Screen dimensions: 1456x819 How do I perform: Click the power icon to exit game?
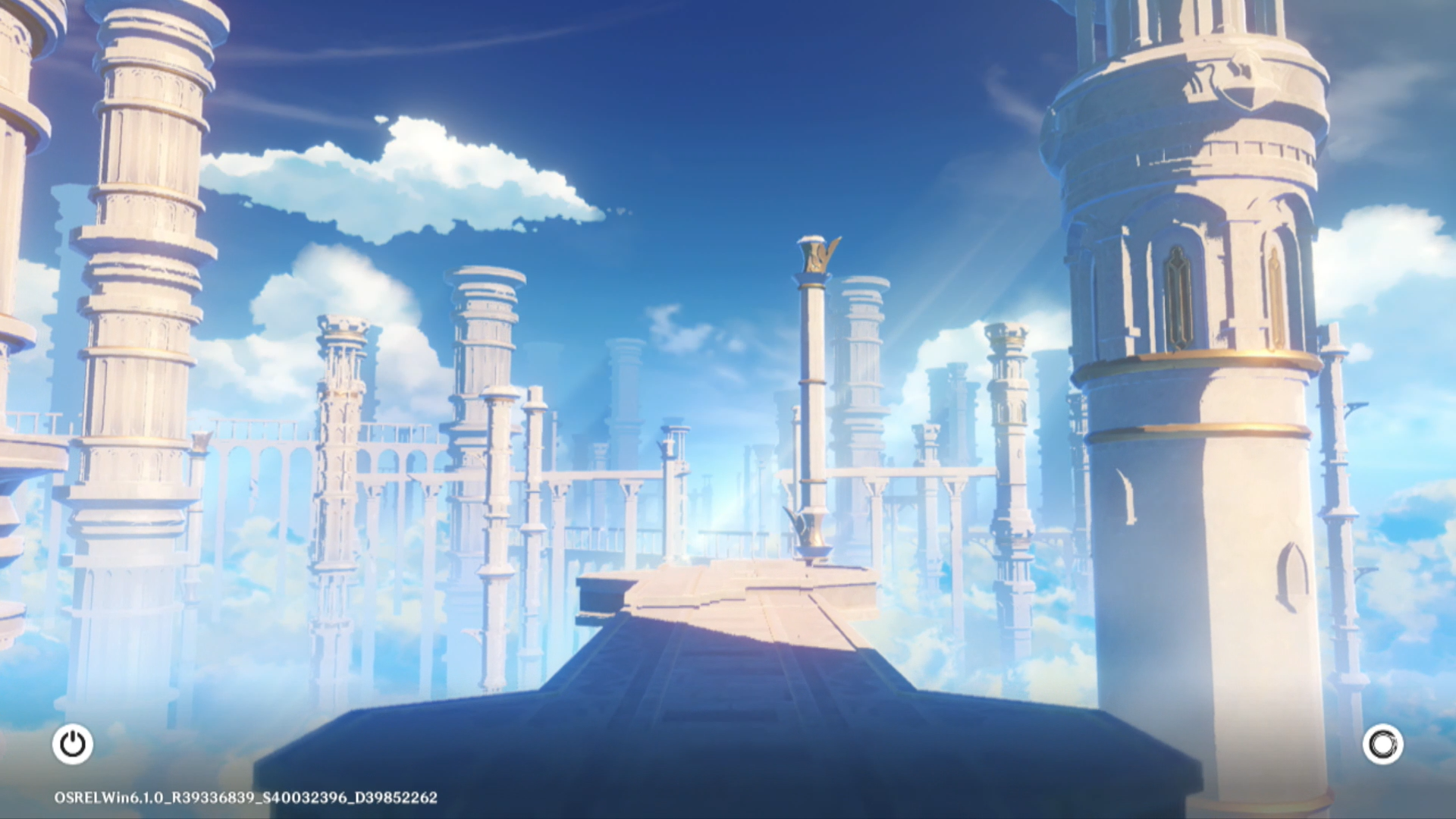(73, 744)
